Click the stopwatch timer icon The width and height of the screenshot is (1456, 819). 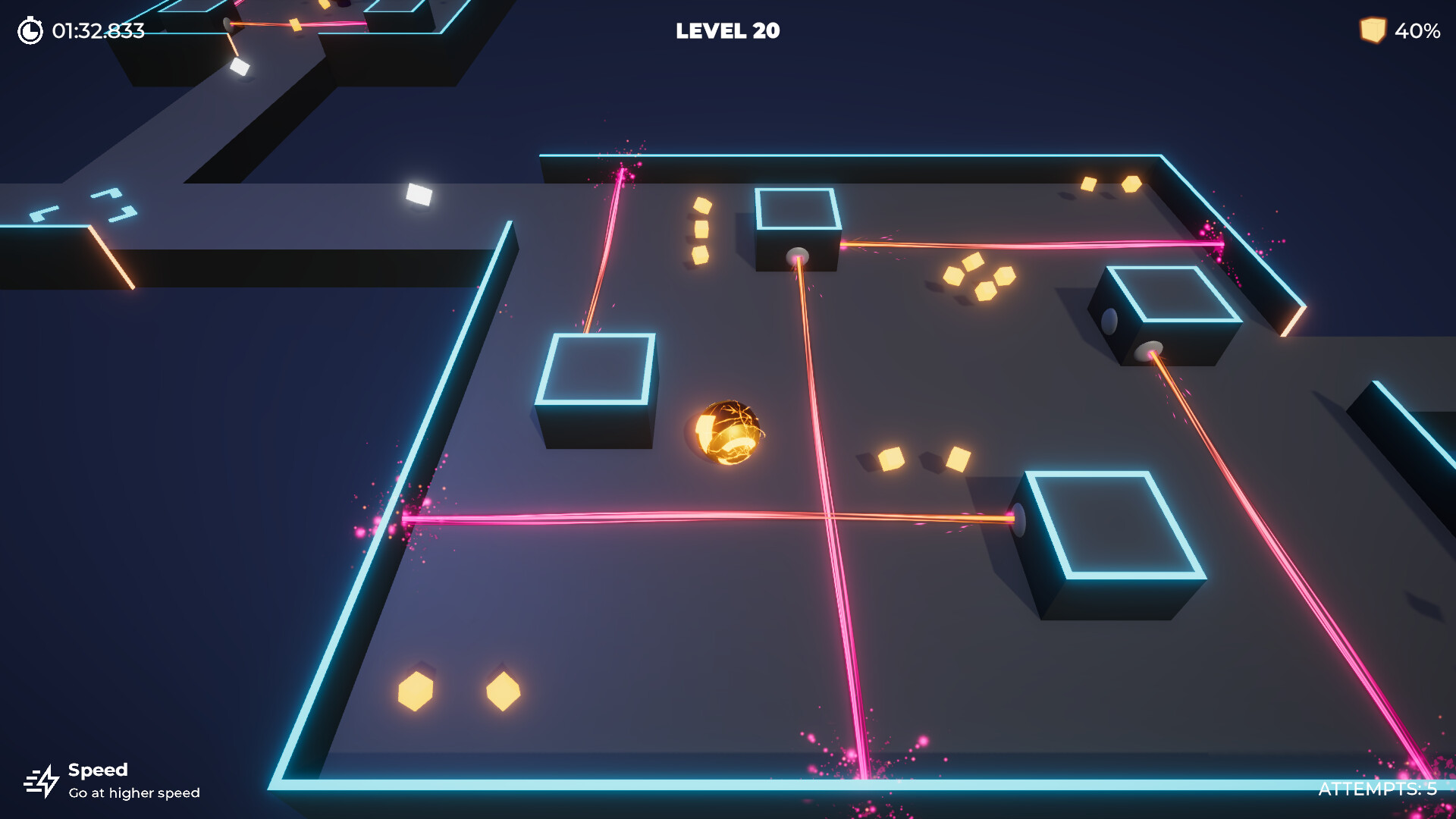(29, 32)
